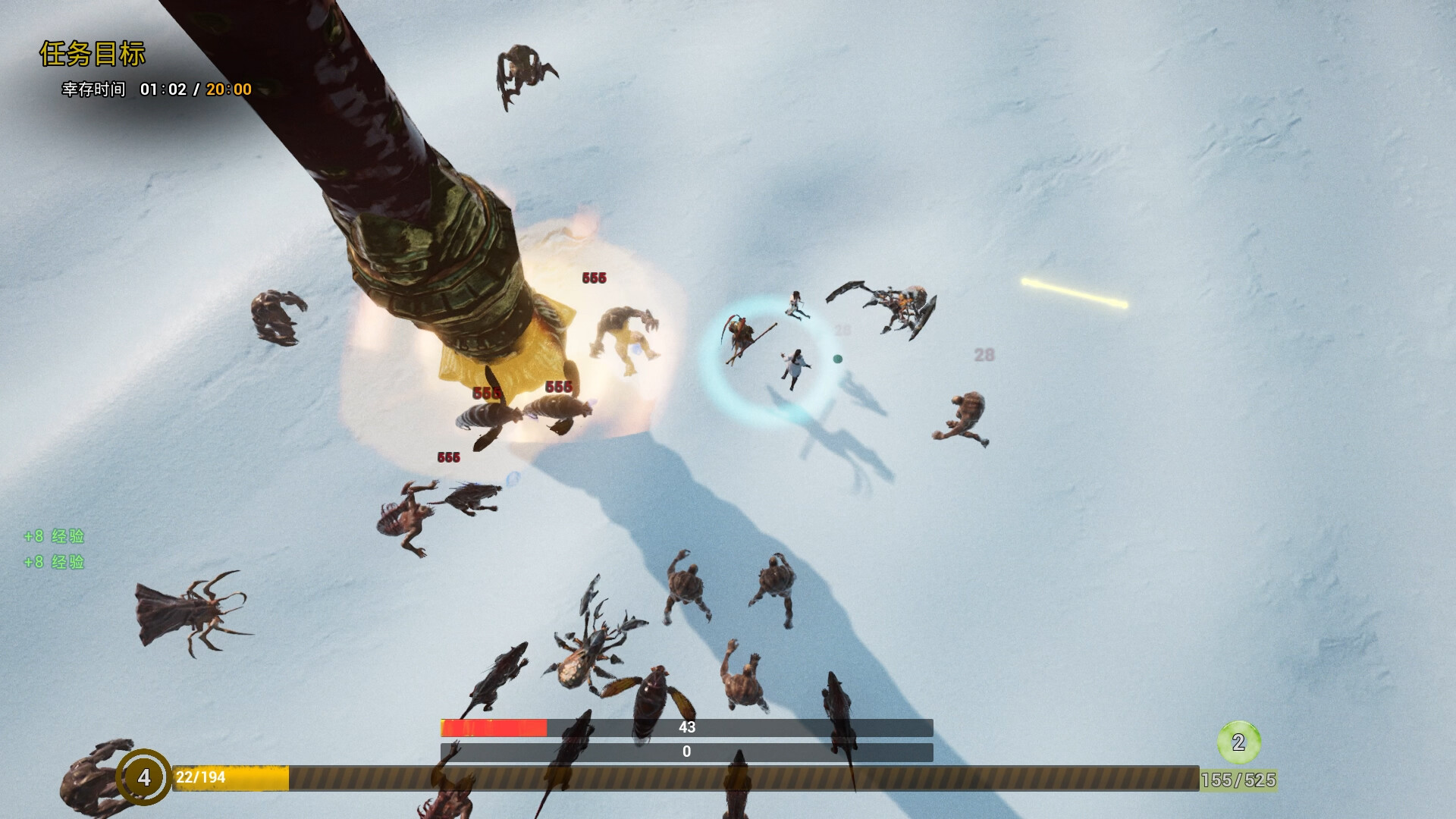Click the red 555 damage number near the explosion
This screenshot has height=819, width=1456.
tap(593, 278)
